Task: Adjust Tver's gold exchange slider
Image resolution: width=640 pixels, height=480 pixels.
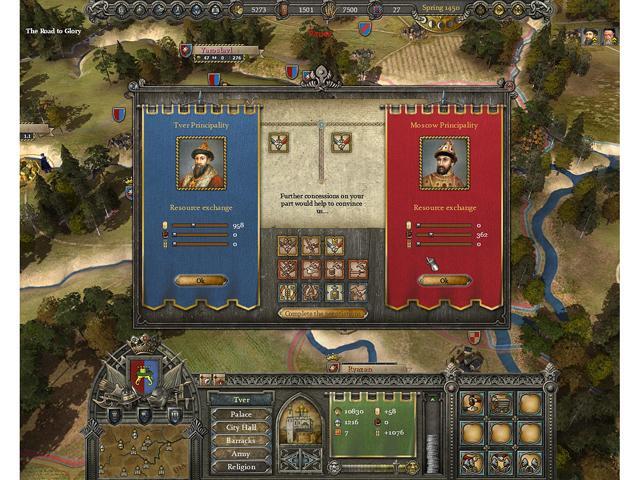Action: pos(199,226)
